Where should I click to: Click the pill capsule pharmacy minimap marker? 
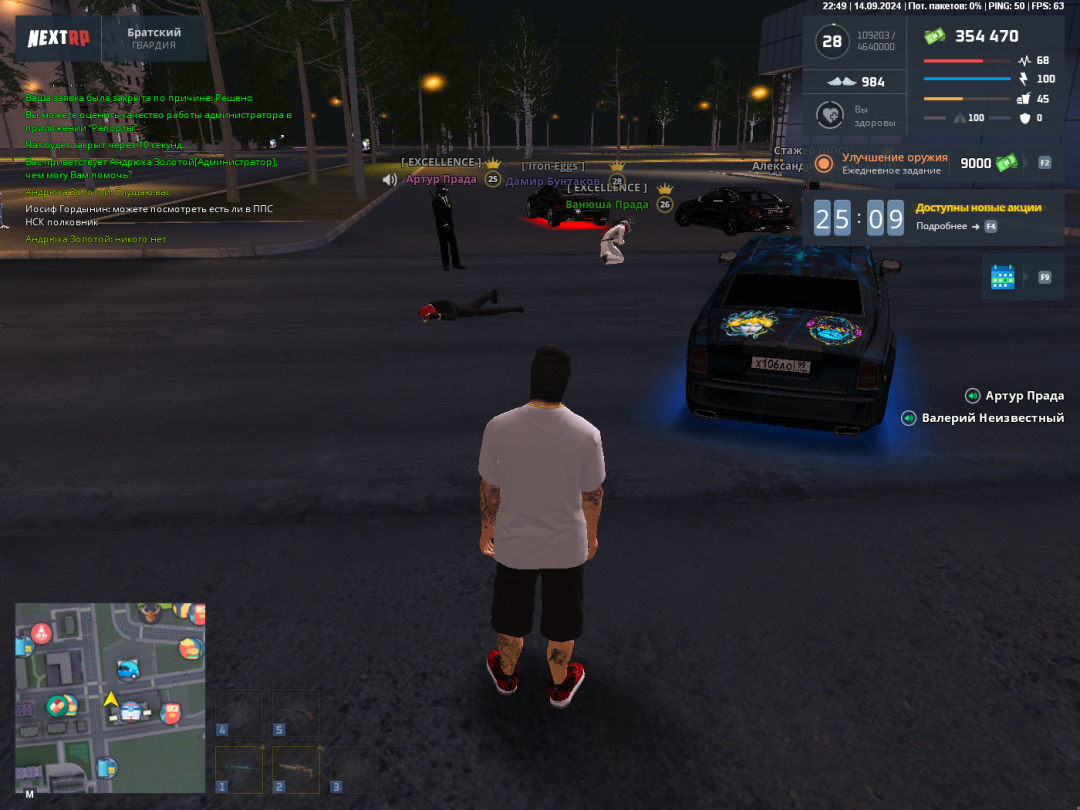57,705
